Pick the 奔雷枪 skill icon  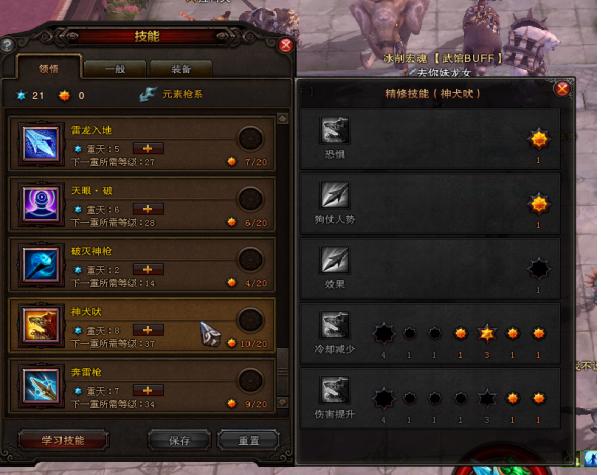(44, 383)
